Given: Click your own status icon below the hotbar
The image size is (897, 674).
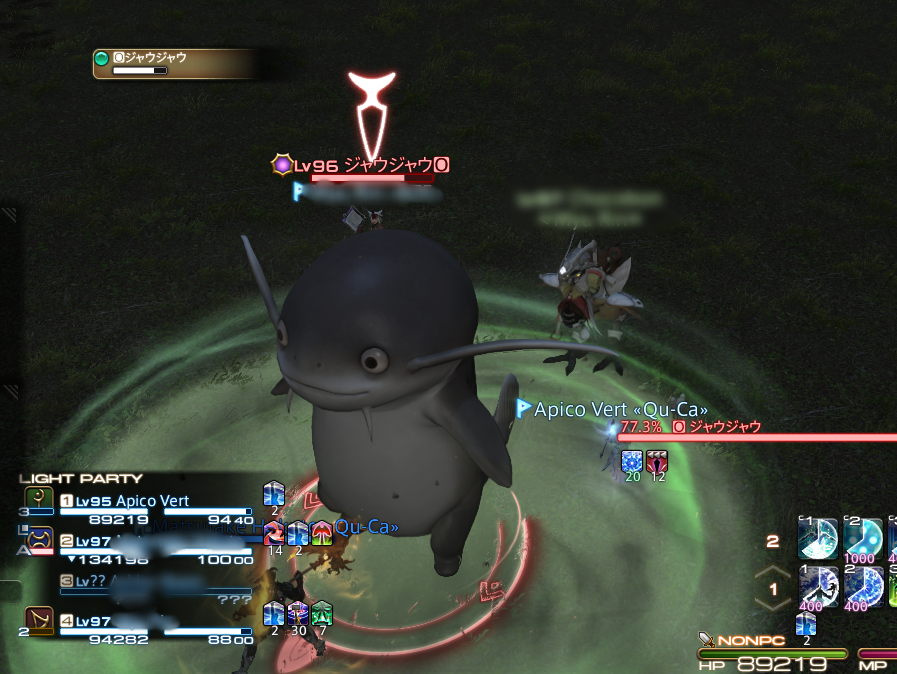Looking at the screenshot, I should (x=806, y=624).
